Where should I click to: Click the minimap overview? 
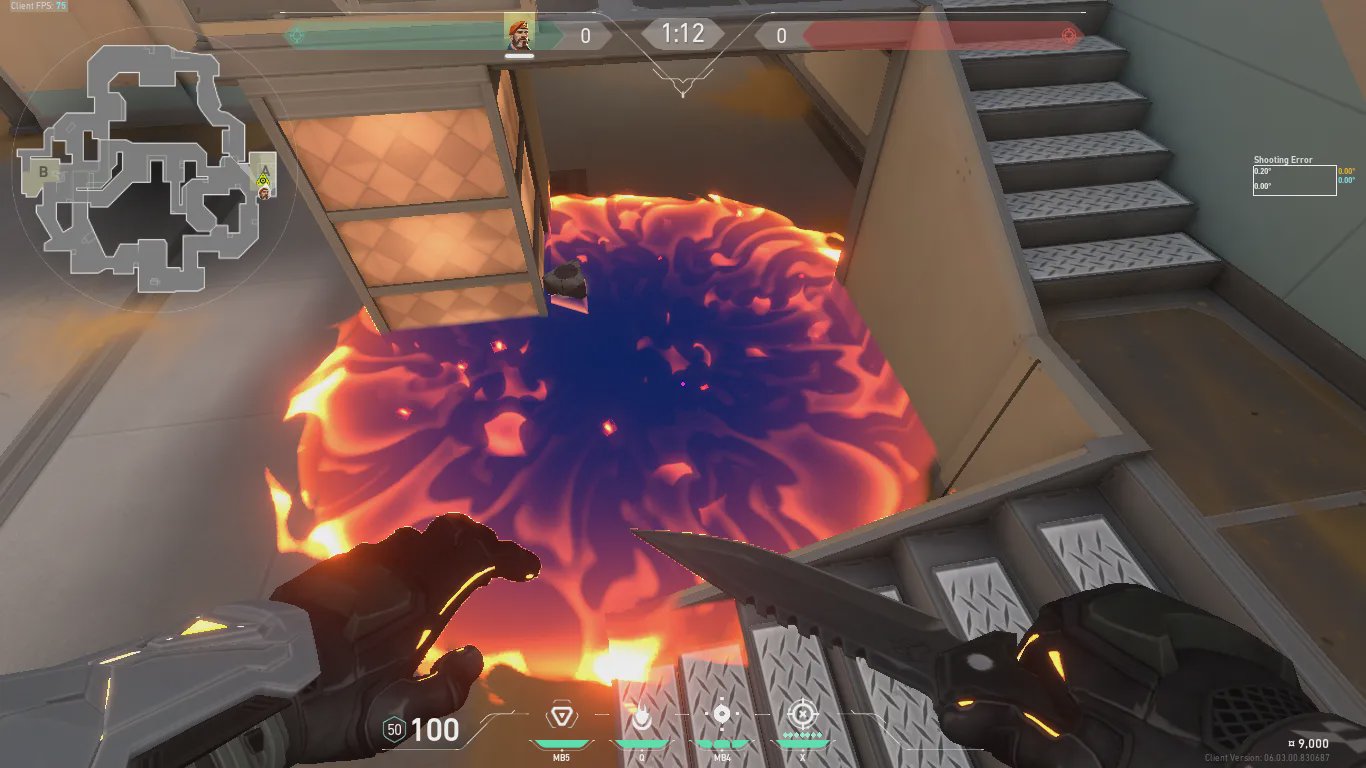coord(150,172)
